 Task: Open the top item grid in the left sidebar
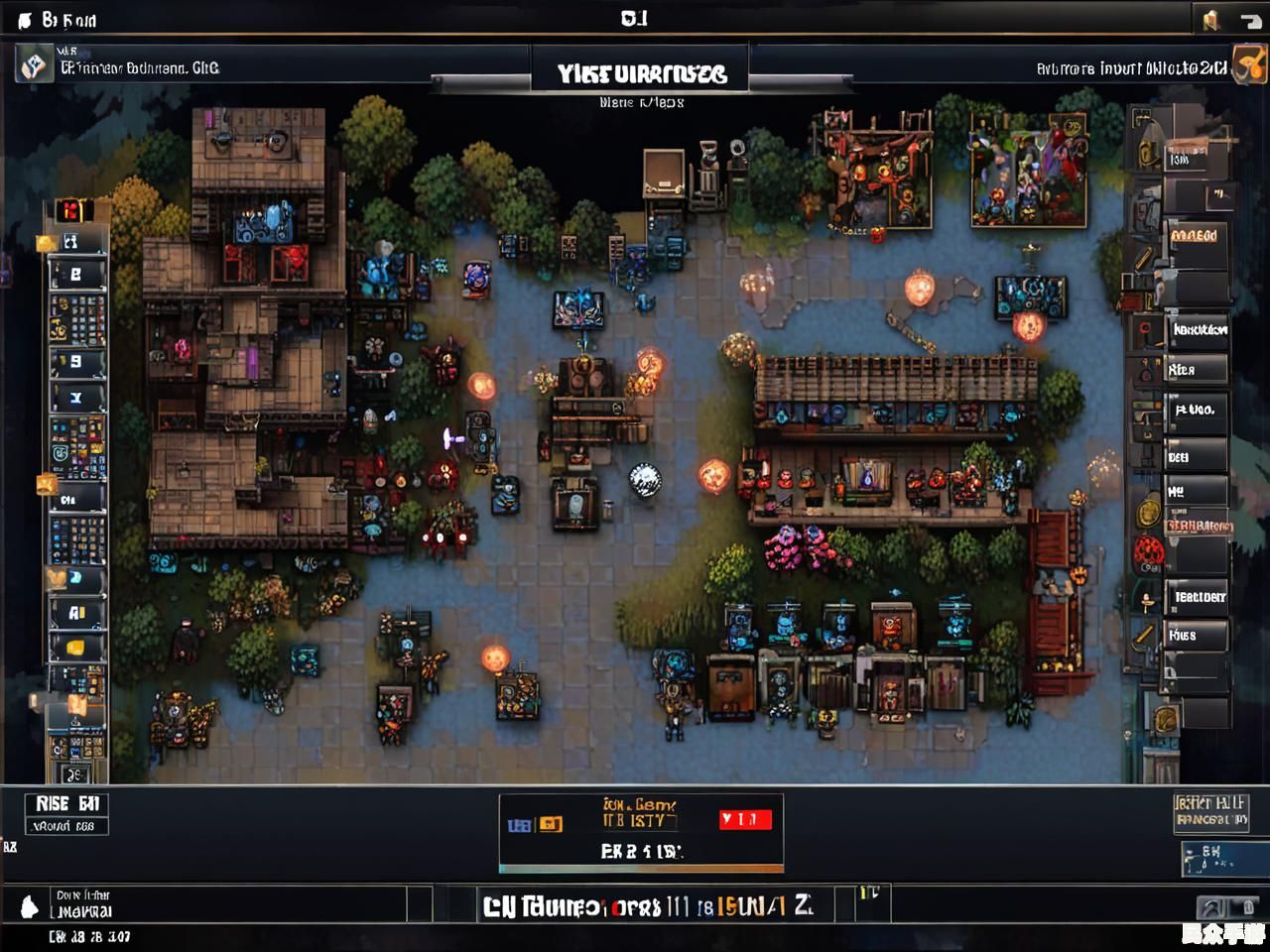click(77, 317)
